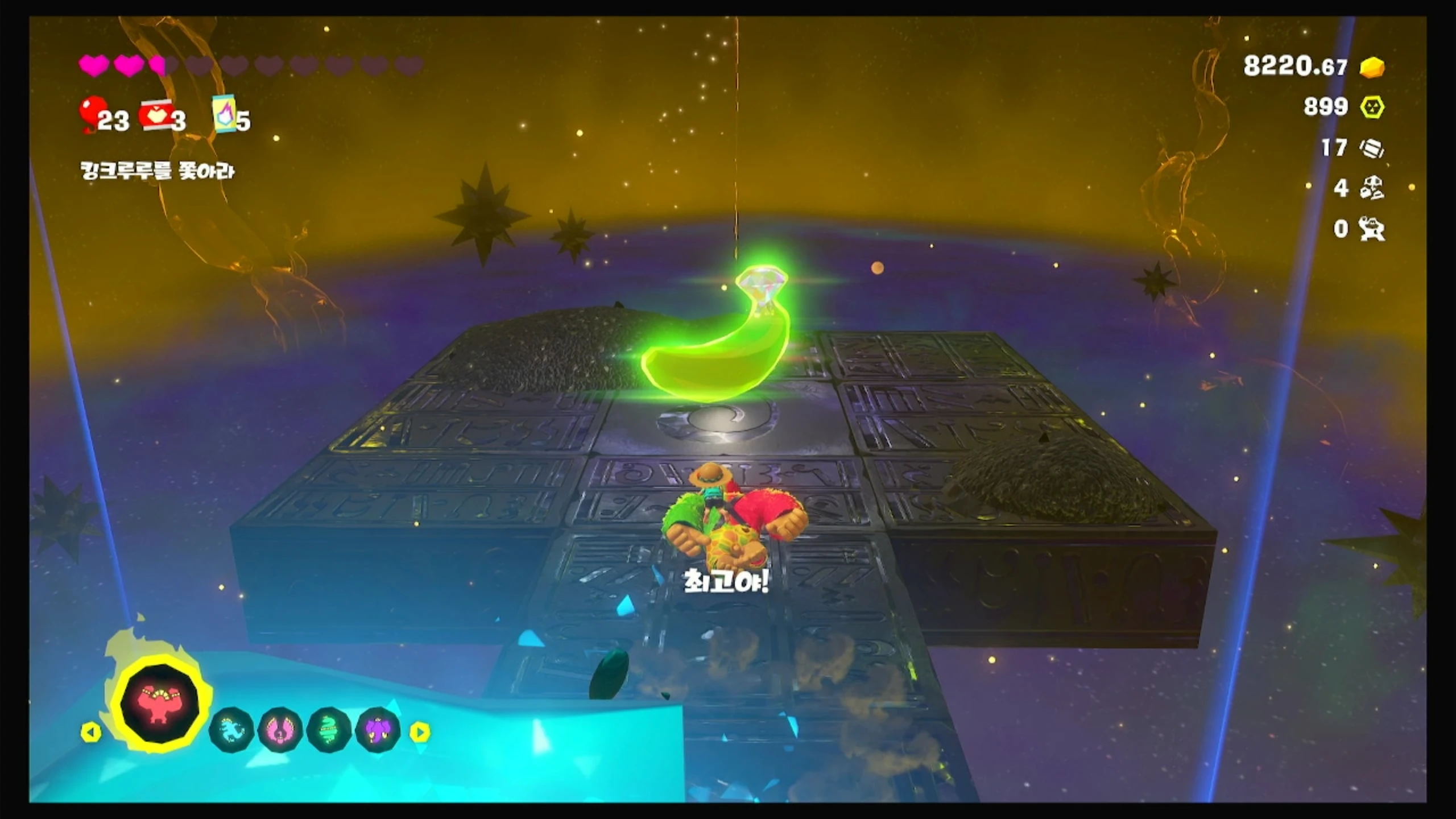Choose the blue Zebra Bananza icon
Image resolution: width=1456 pixels, height=819 pixels.
(x=231, y=730)
